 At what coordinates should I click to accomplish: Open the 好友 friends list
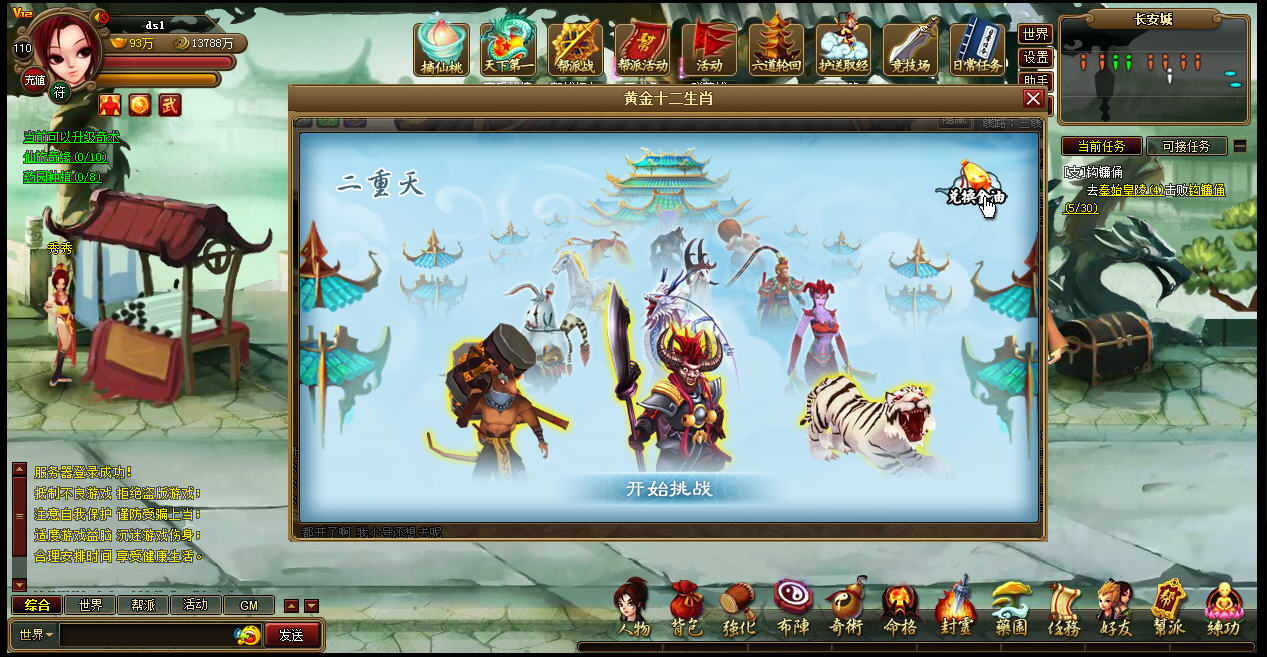pyautogui.click(x=1115, y=609)
